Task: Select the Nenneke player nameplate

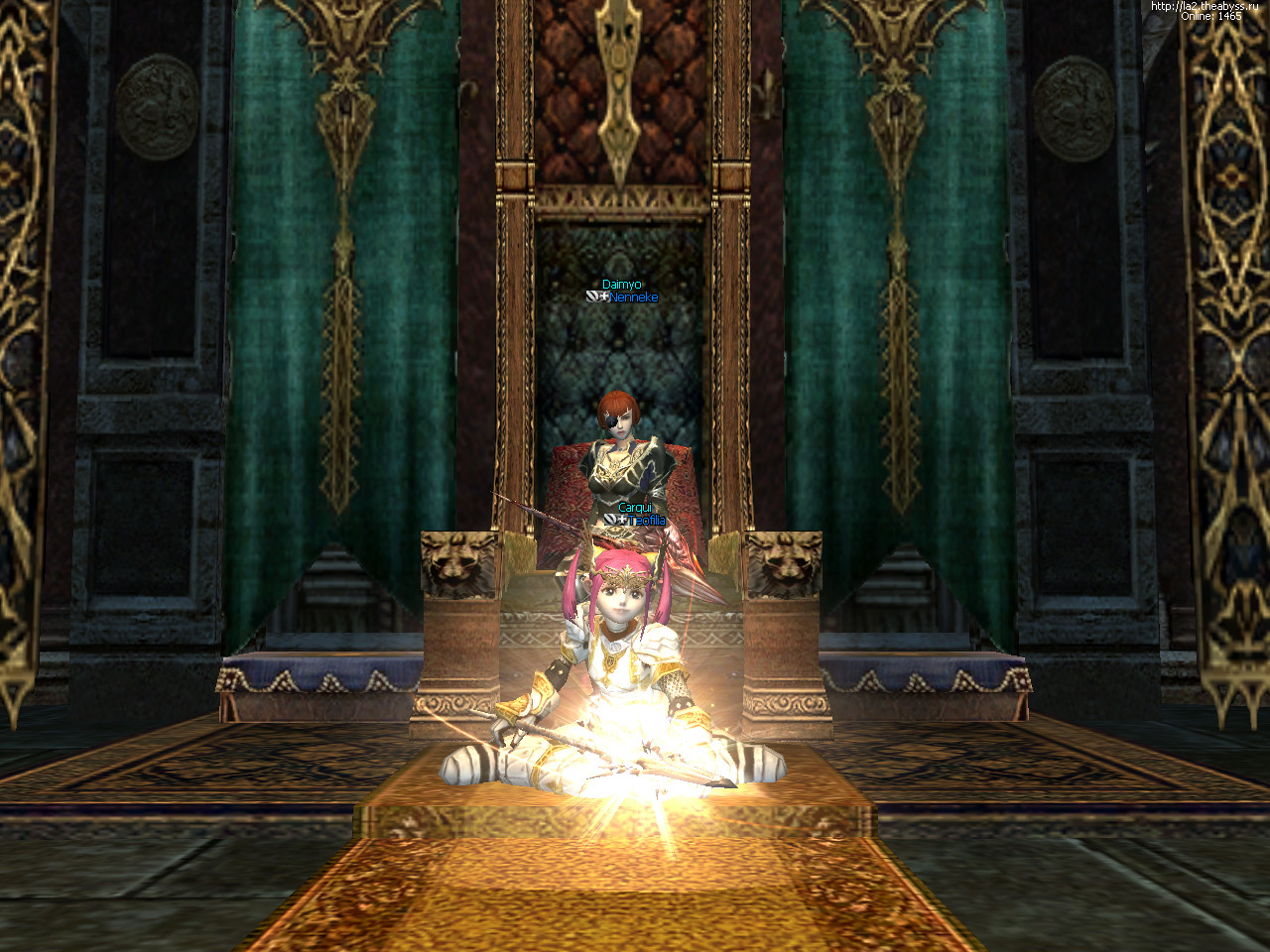Action: click(633, 297)
